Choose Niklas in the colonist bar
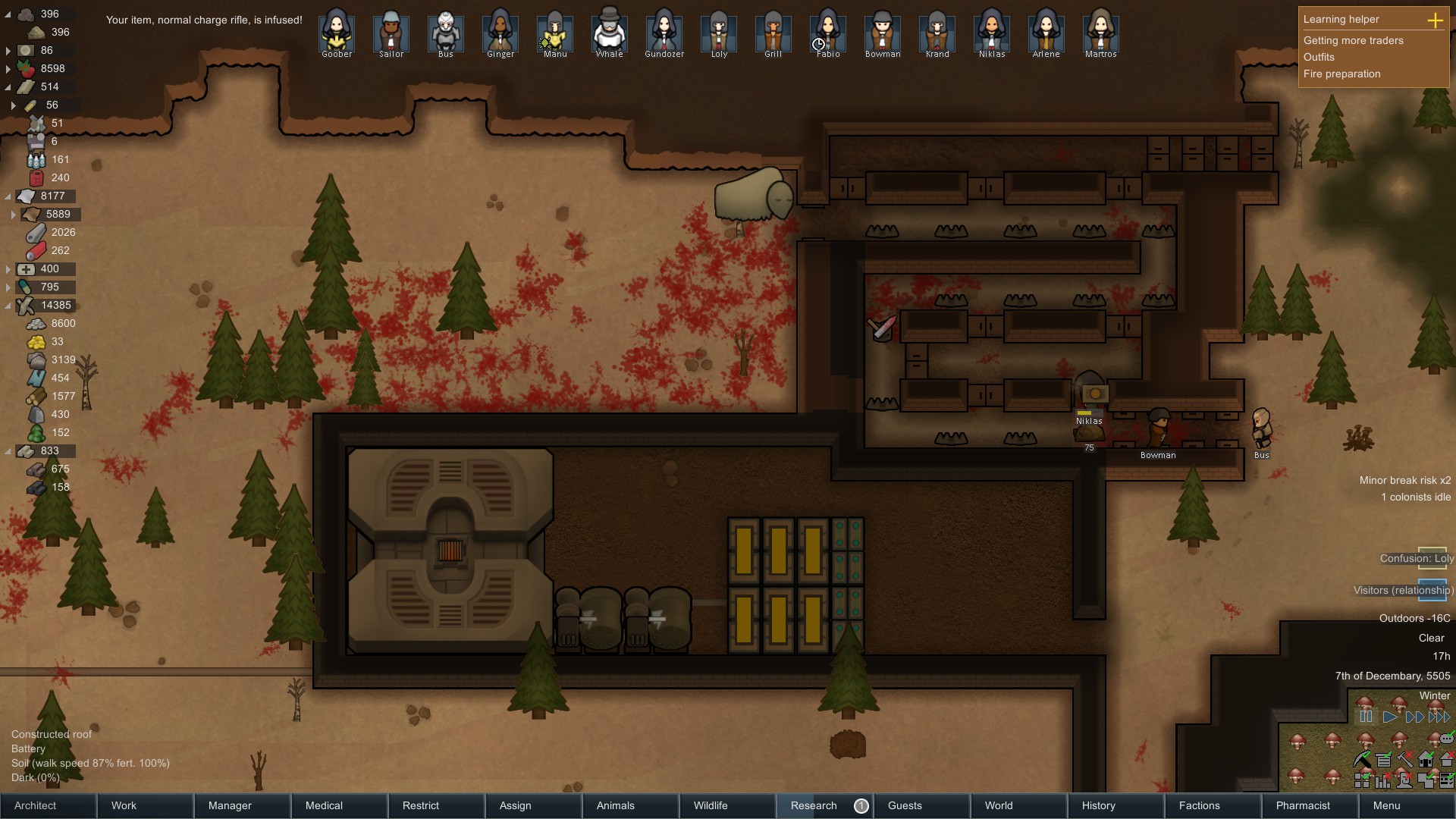This screenshot has height=819, width=1456. click(992, 33)
